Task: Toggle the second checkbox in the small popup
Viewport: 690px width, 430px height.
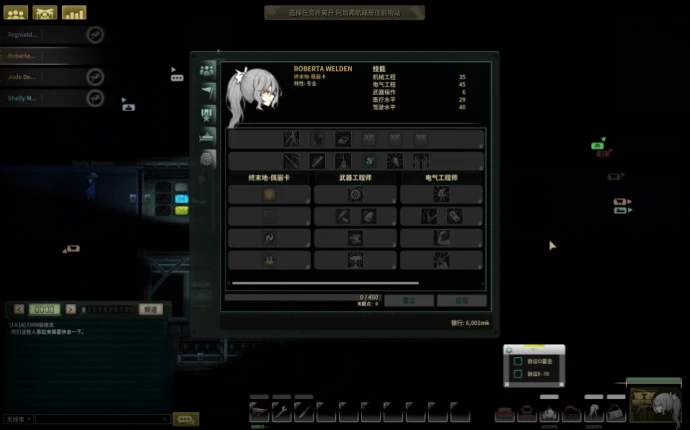Action: [x=517, y=375]
